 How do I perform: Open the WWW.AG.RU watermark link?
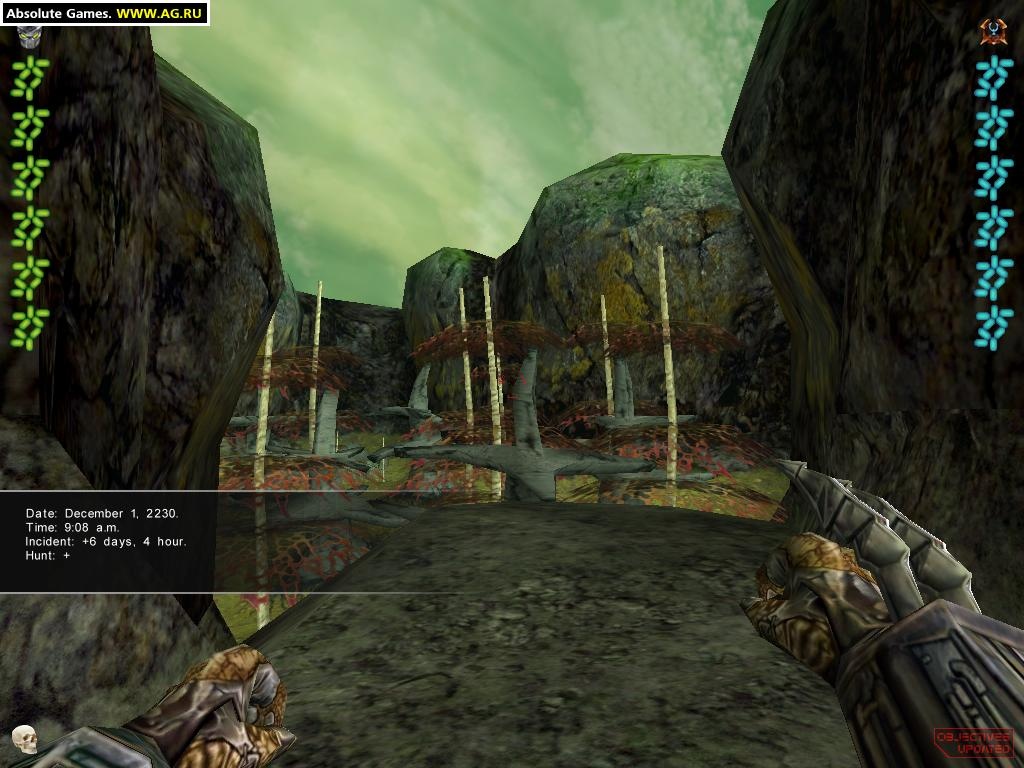click(x=160, y=13)
